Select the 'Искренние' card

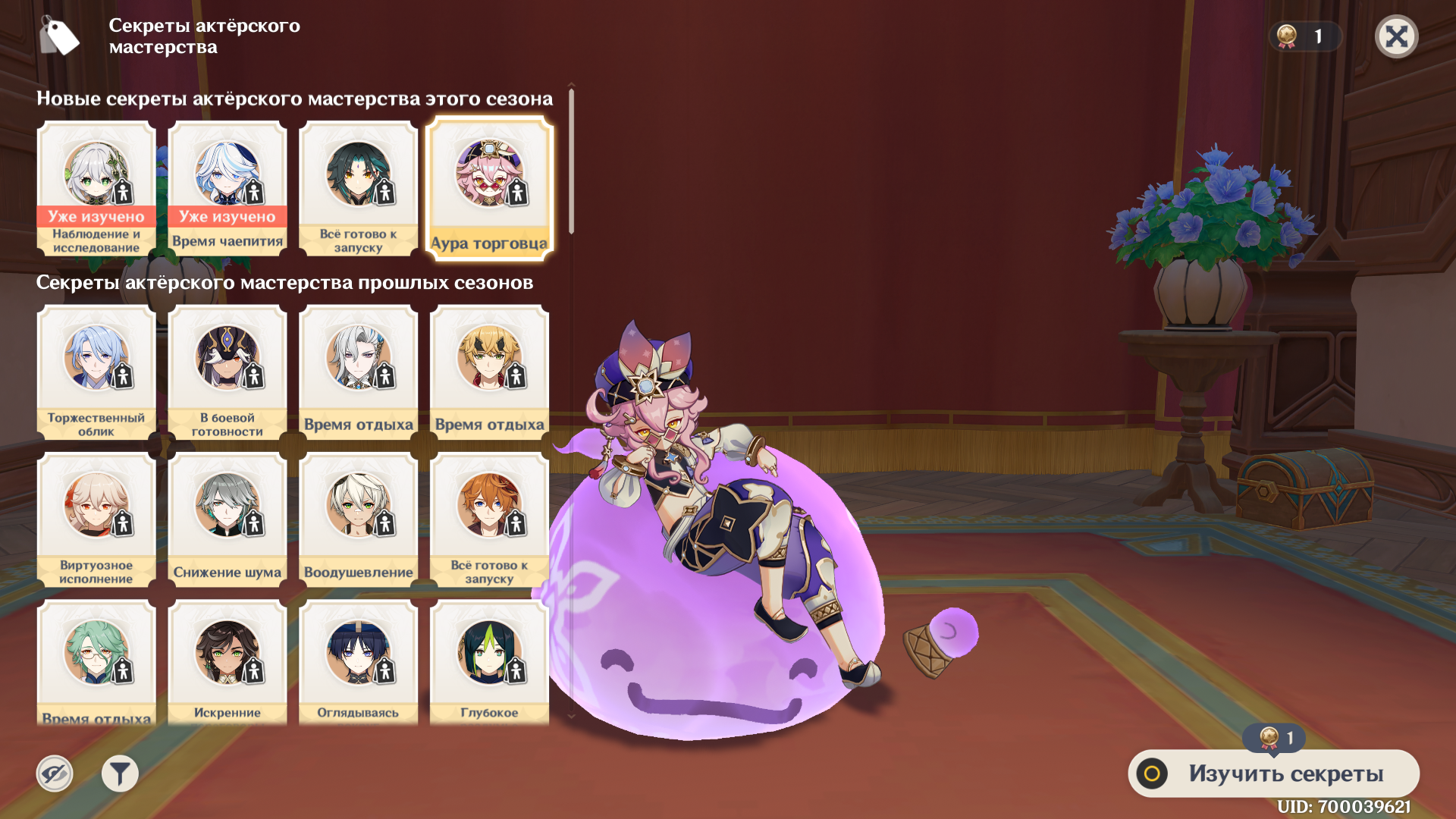click(x=227, y=662)
